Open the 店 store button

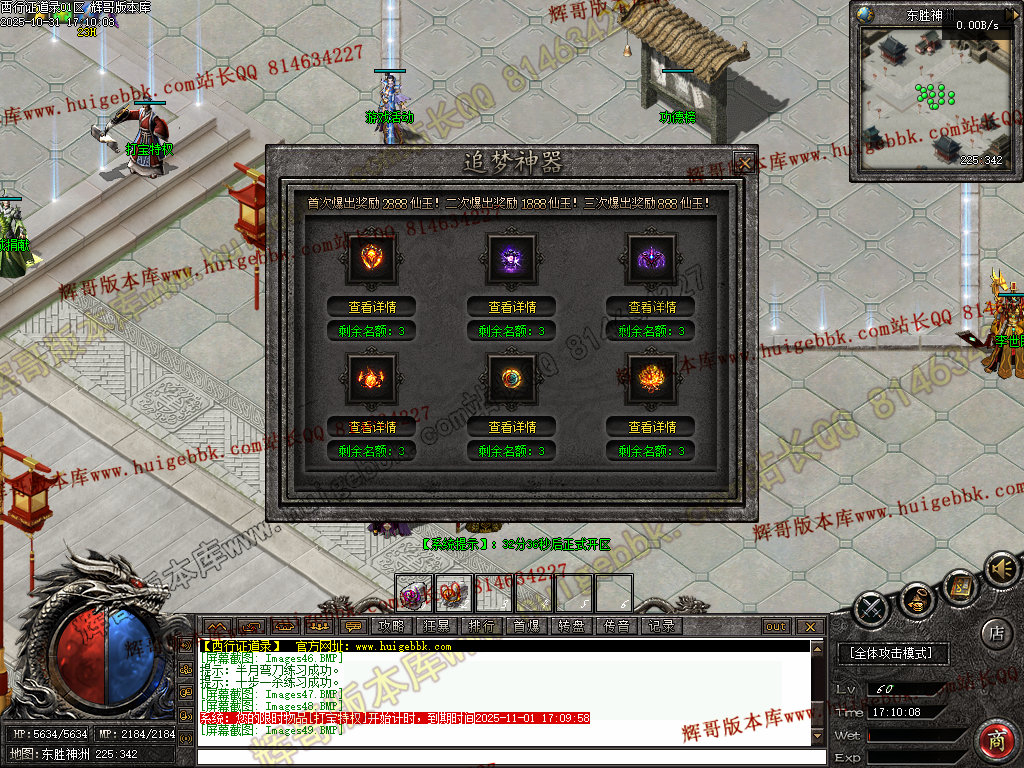pyautogui.click(x=996, y=632)
